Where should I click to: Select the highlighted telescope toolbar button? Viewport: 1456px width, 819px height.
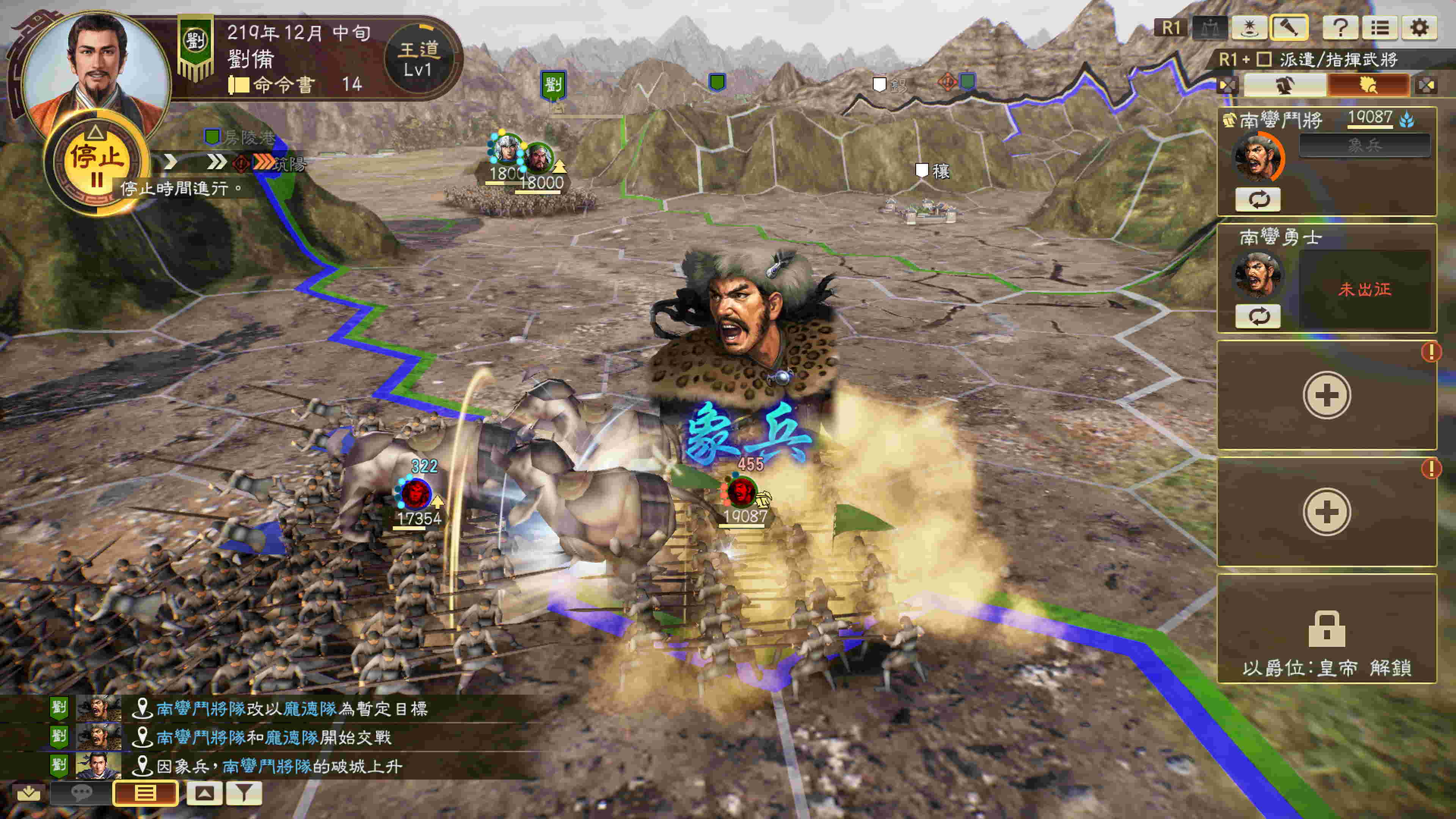click(1289, 28)
